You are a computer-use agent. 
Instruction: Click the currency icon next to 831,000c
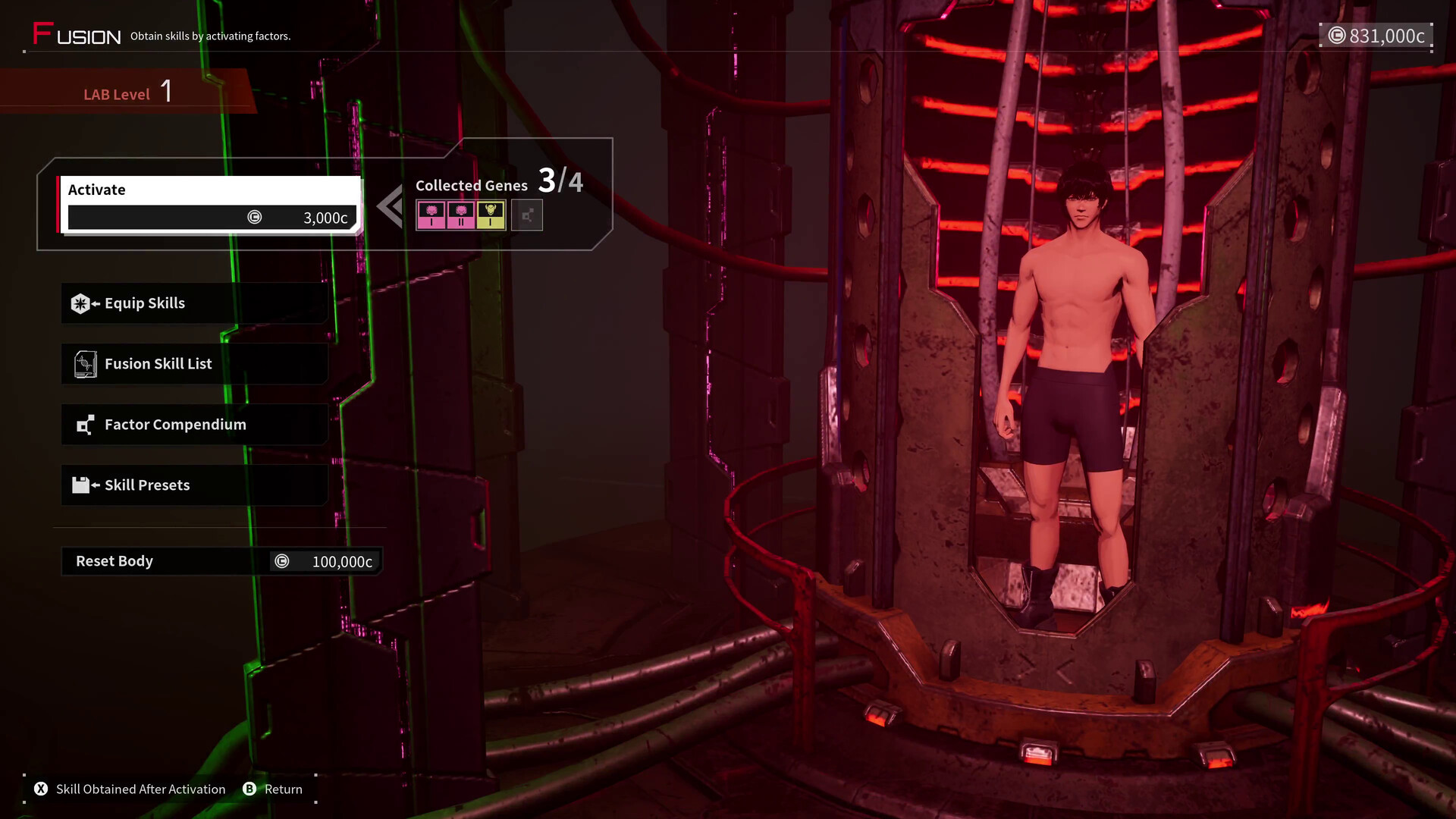pos(1336,34)
